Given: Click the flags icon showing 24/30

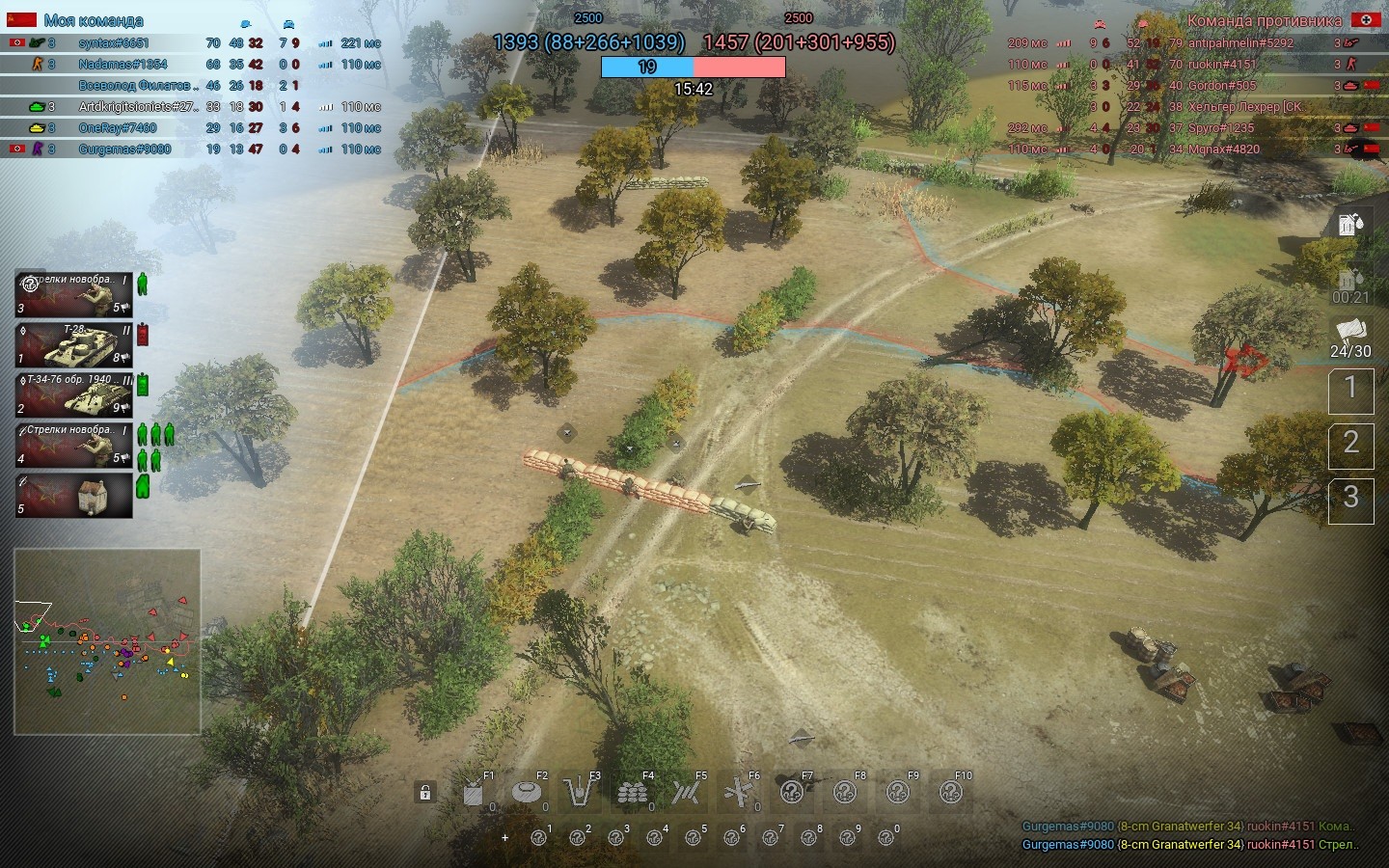Looking at the screenshot, I should click(1350, 337).
